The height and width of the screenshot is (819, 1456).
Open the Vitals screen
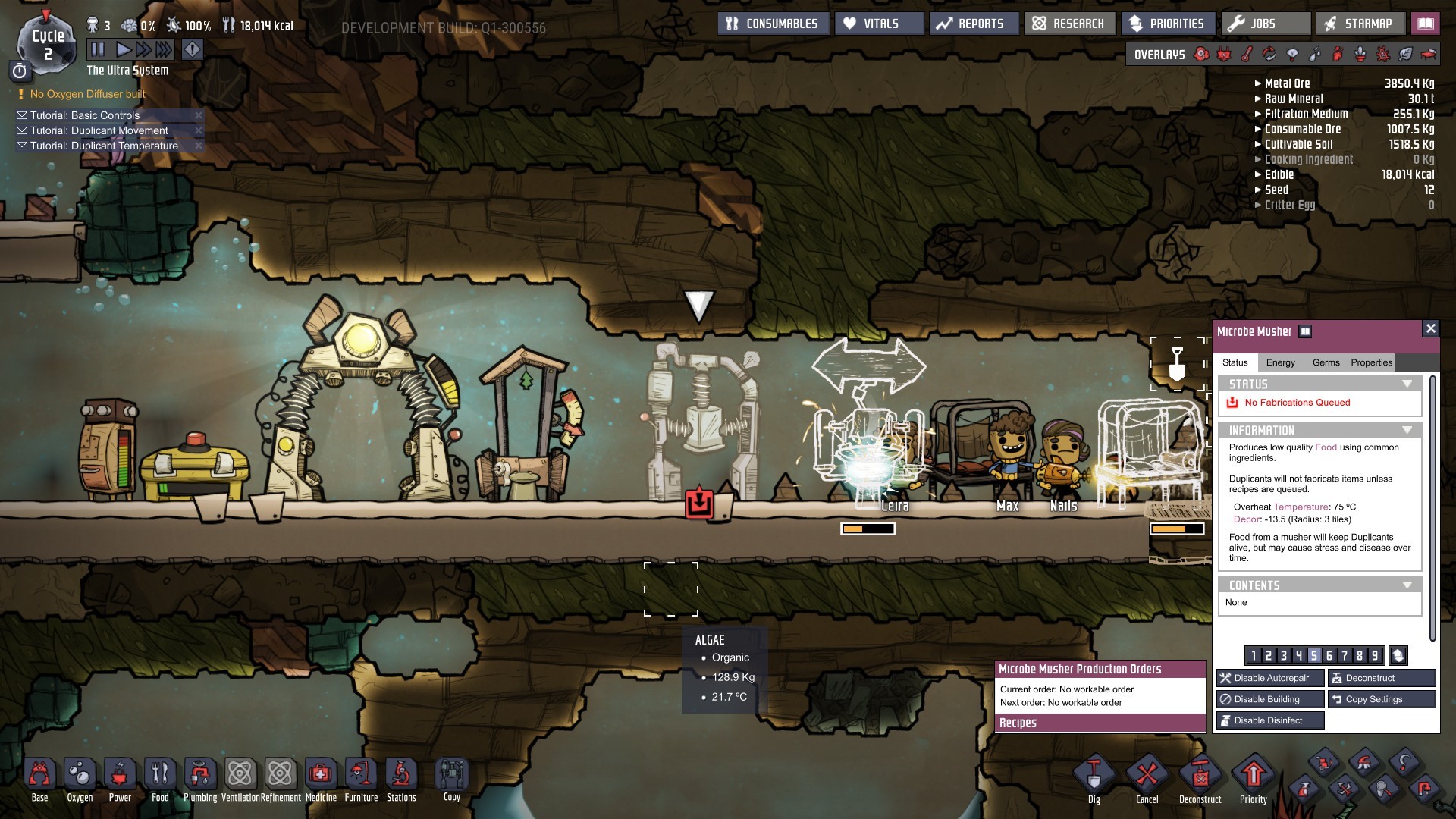pos(880,24)
